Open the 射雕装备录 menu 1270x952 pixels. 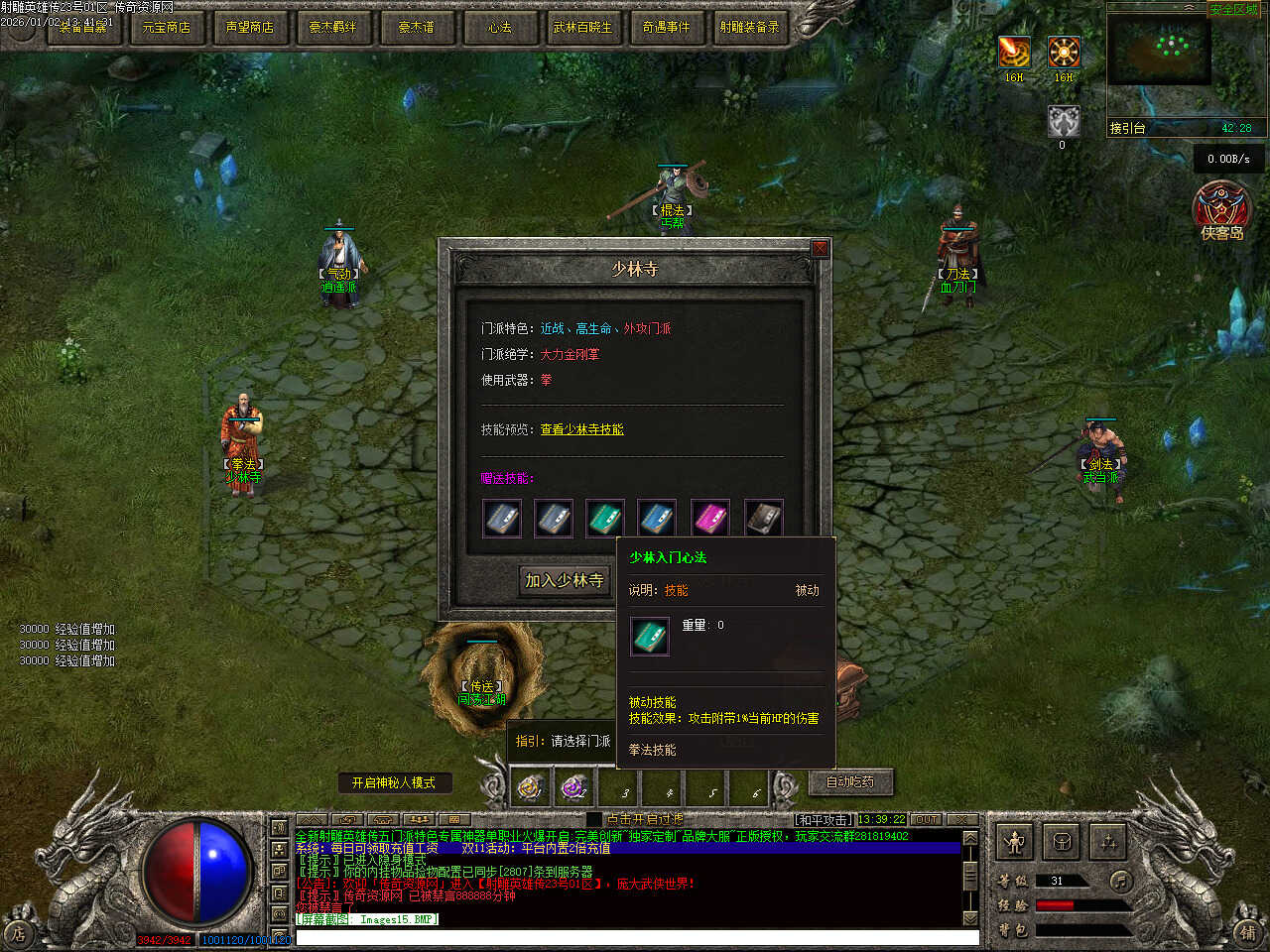pyautogui.click(x=749, y=27)
